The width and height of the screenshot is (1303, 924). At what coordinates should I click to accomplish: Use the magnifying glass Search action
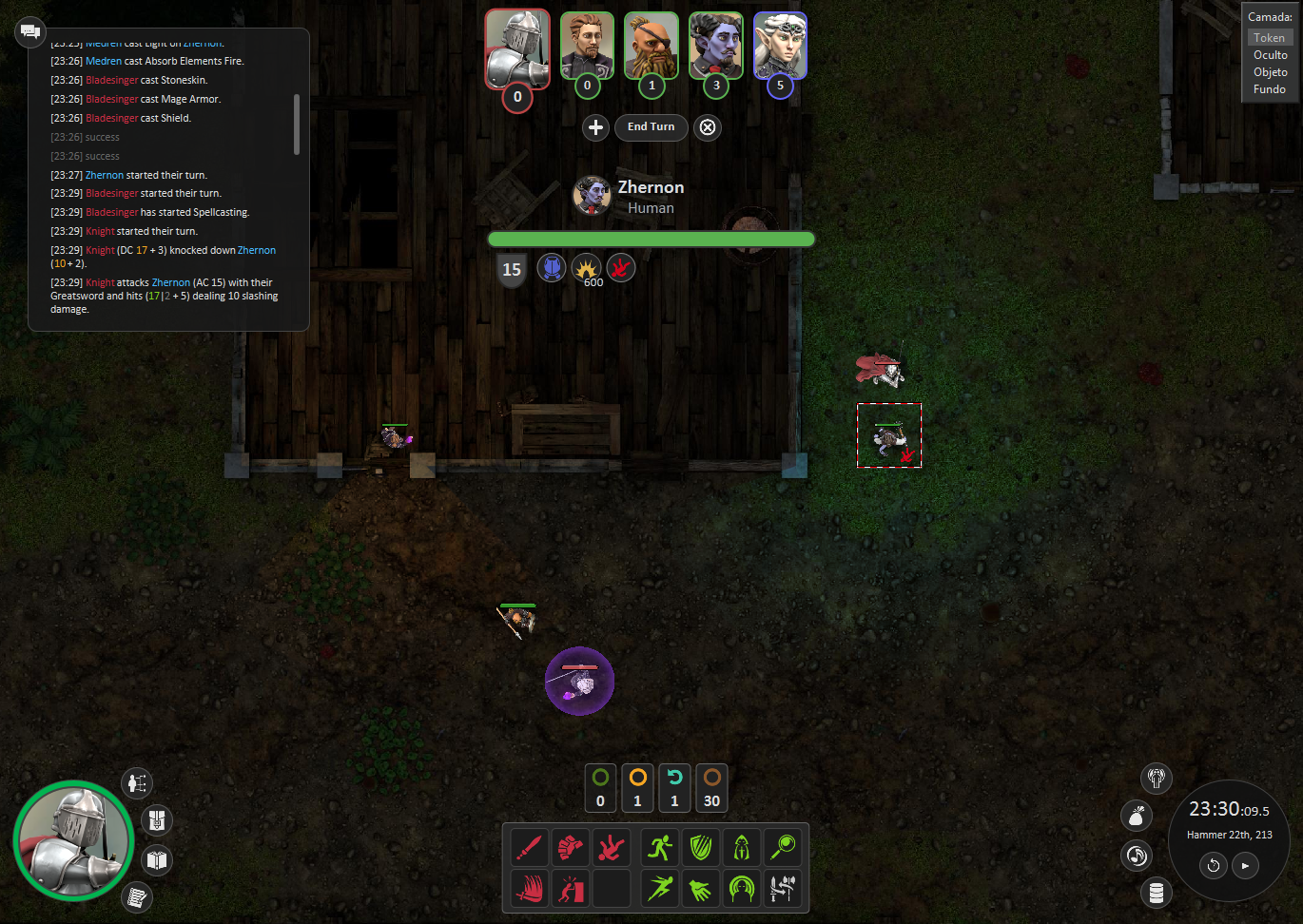[783, 846]
